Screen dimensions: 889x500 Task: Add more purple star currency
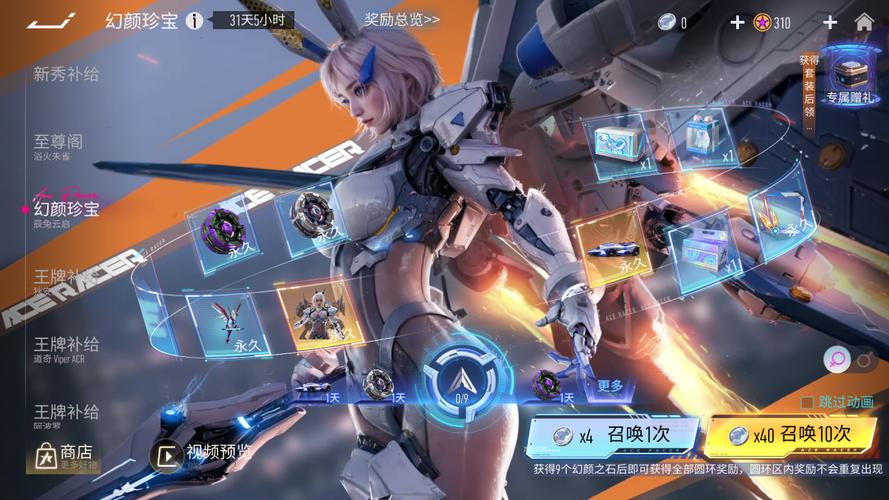(830, 22)
